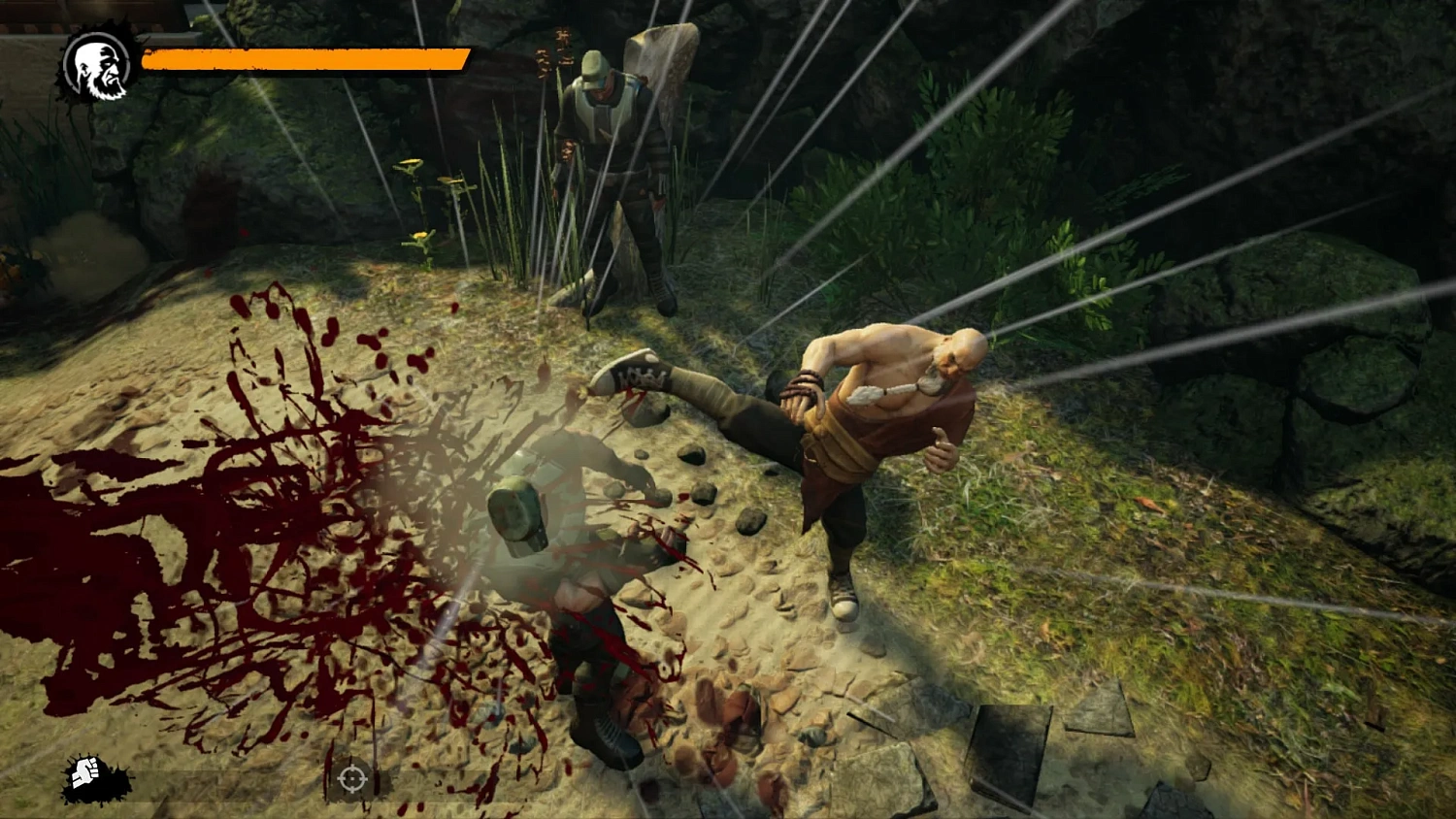
Task: Click the crosshair aim indicator
Action: (350, 777)
